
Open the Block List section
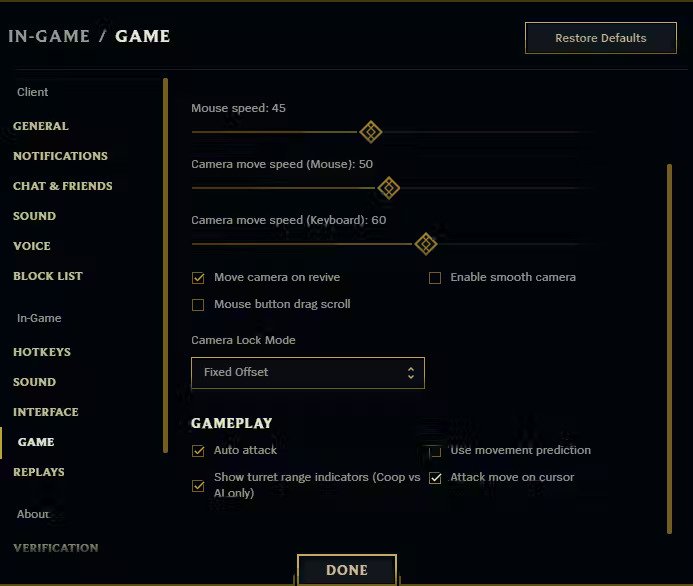click(x=48, y=276)
